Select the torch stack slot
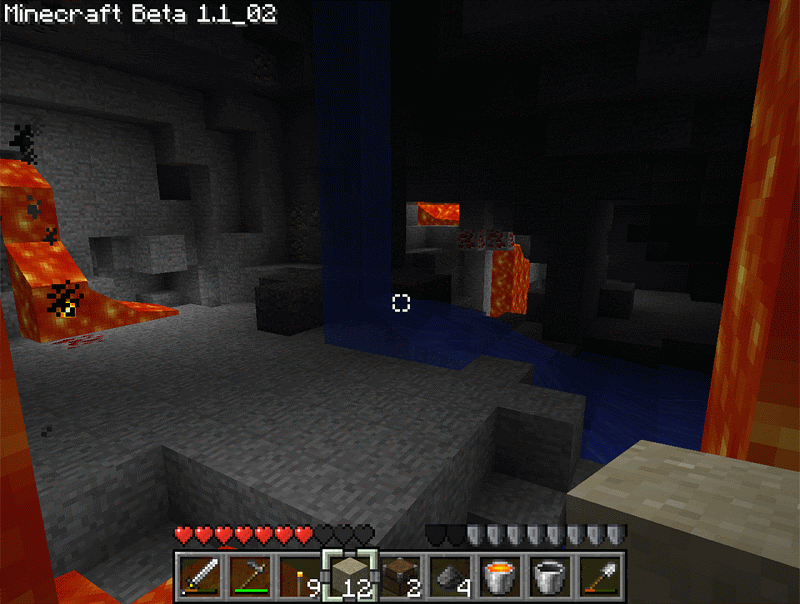800x604 pixels. [300, 577]
